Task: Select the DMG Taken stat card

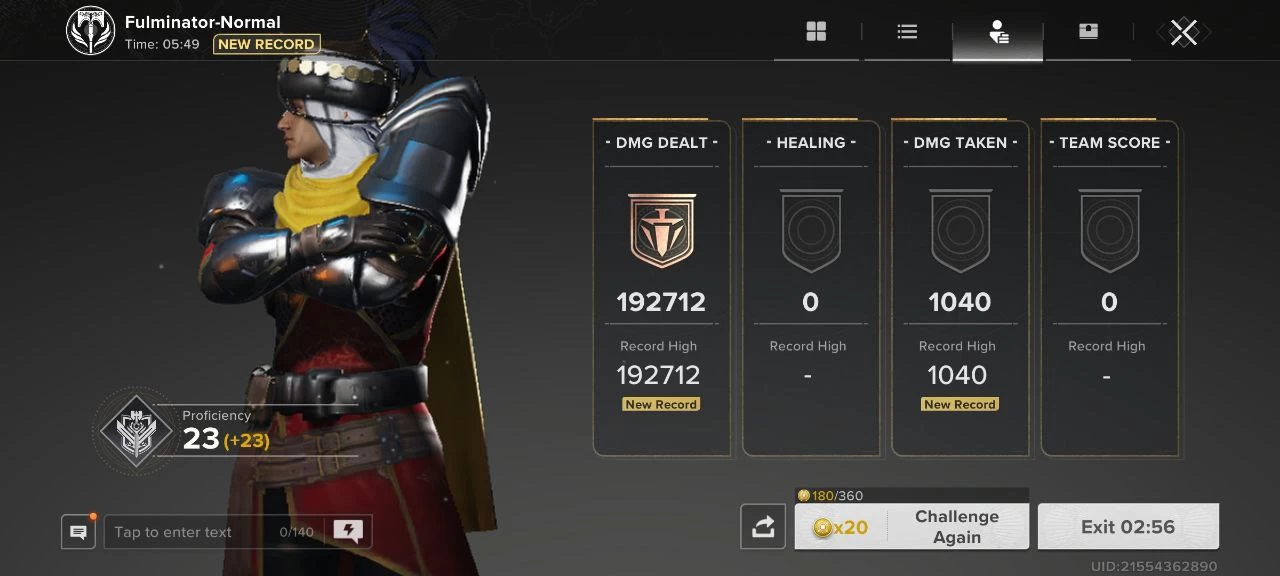Action: [959, 288]
